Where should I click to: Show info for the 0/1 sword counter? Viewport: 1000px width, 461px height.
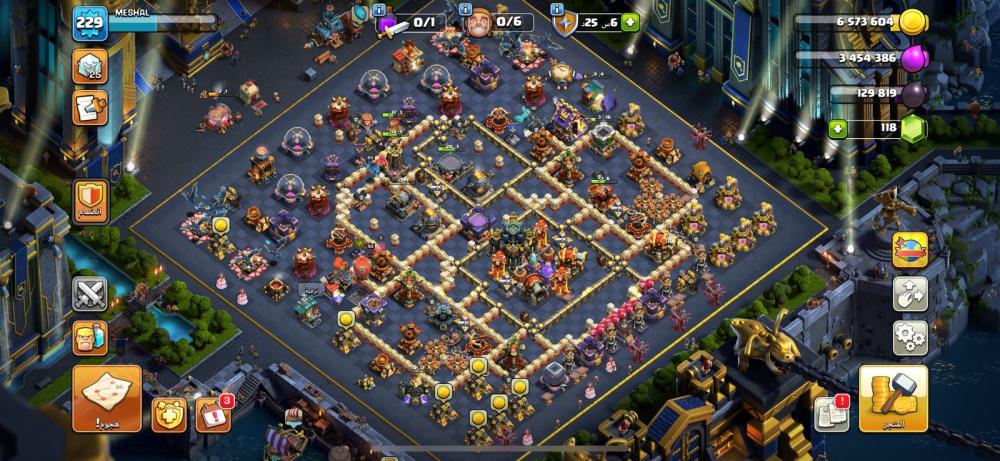(x=380, y=9)
